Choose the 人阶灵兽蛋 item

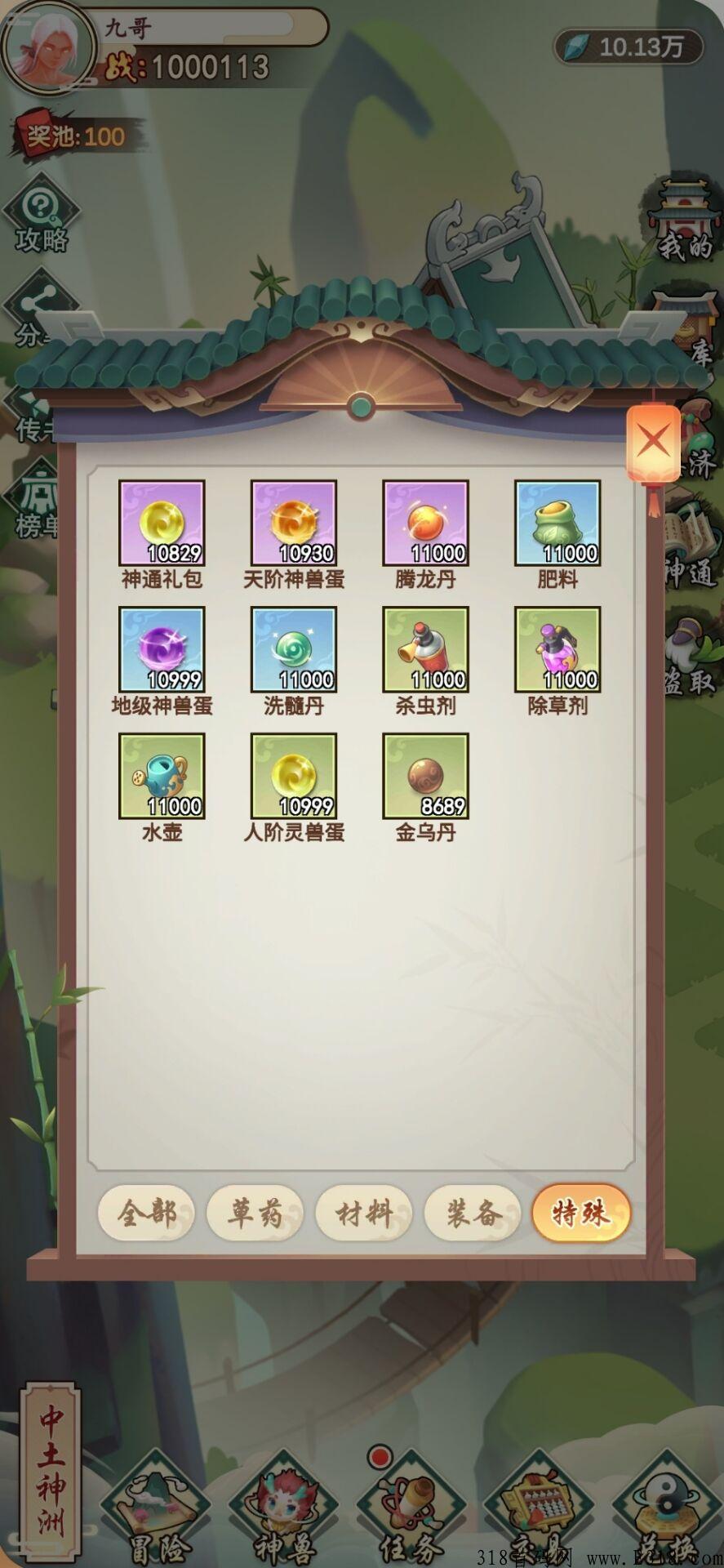[294, 776]
